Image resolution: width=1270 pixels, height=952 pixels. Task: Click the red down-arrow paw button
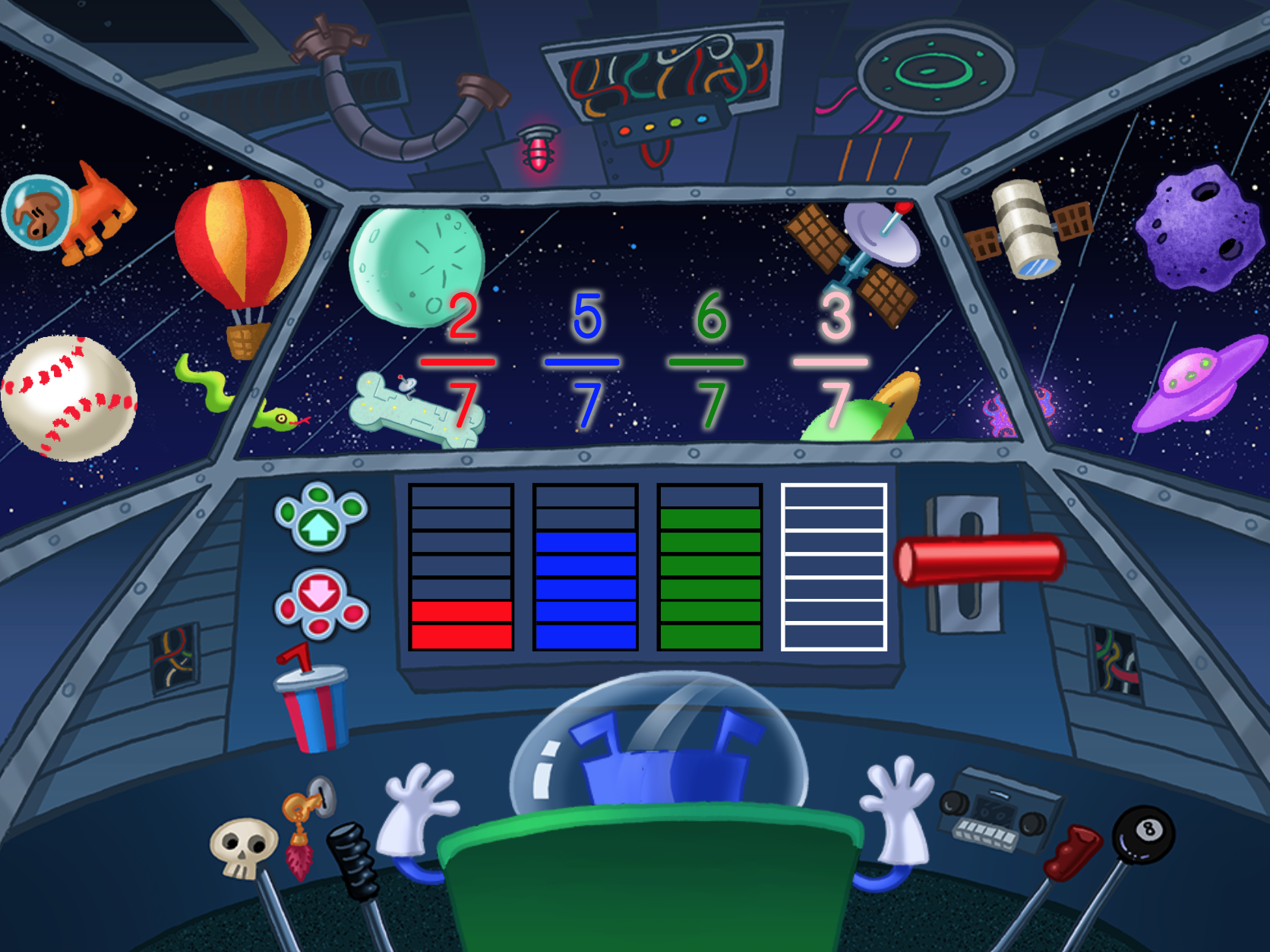[321, 604]
